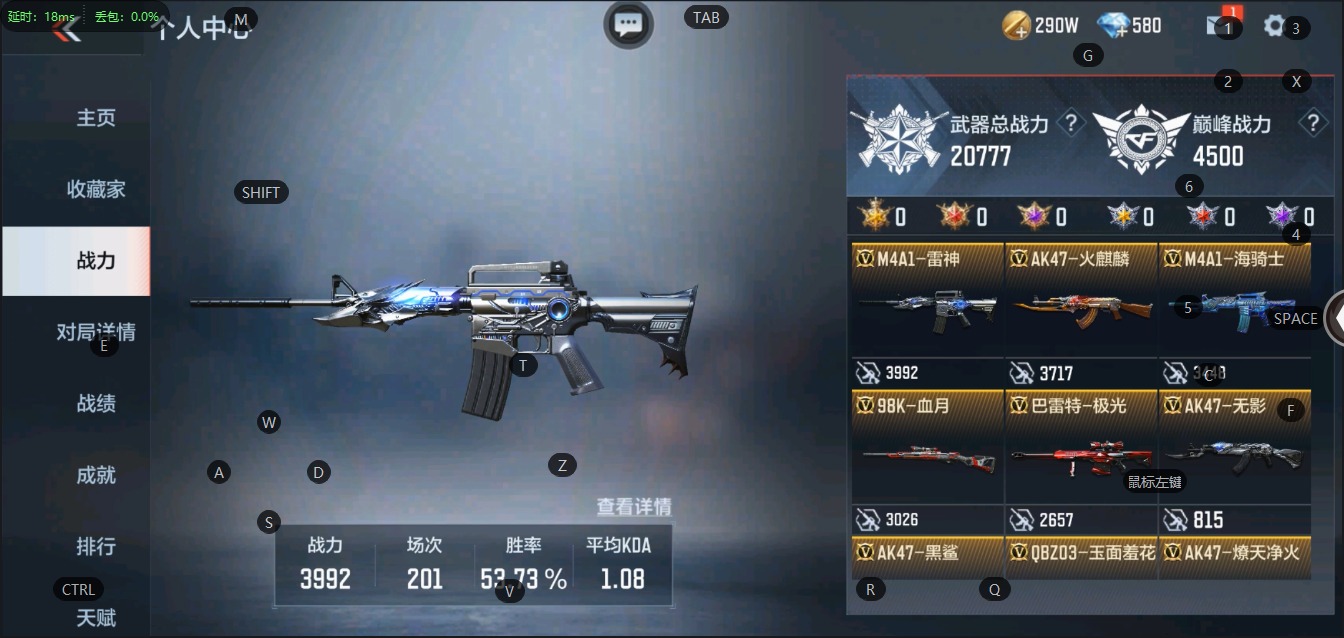The width and height of the screenshot is (1344, 638).
Task: Click the 查看详情 link
Action: pyautogui.click(x=634, y=507)
